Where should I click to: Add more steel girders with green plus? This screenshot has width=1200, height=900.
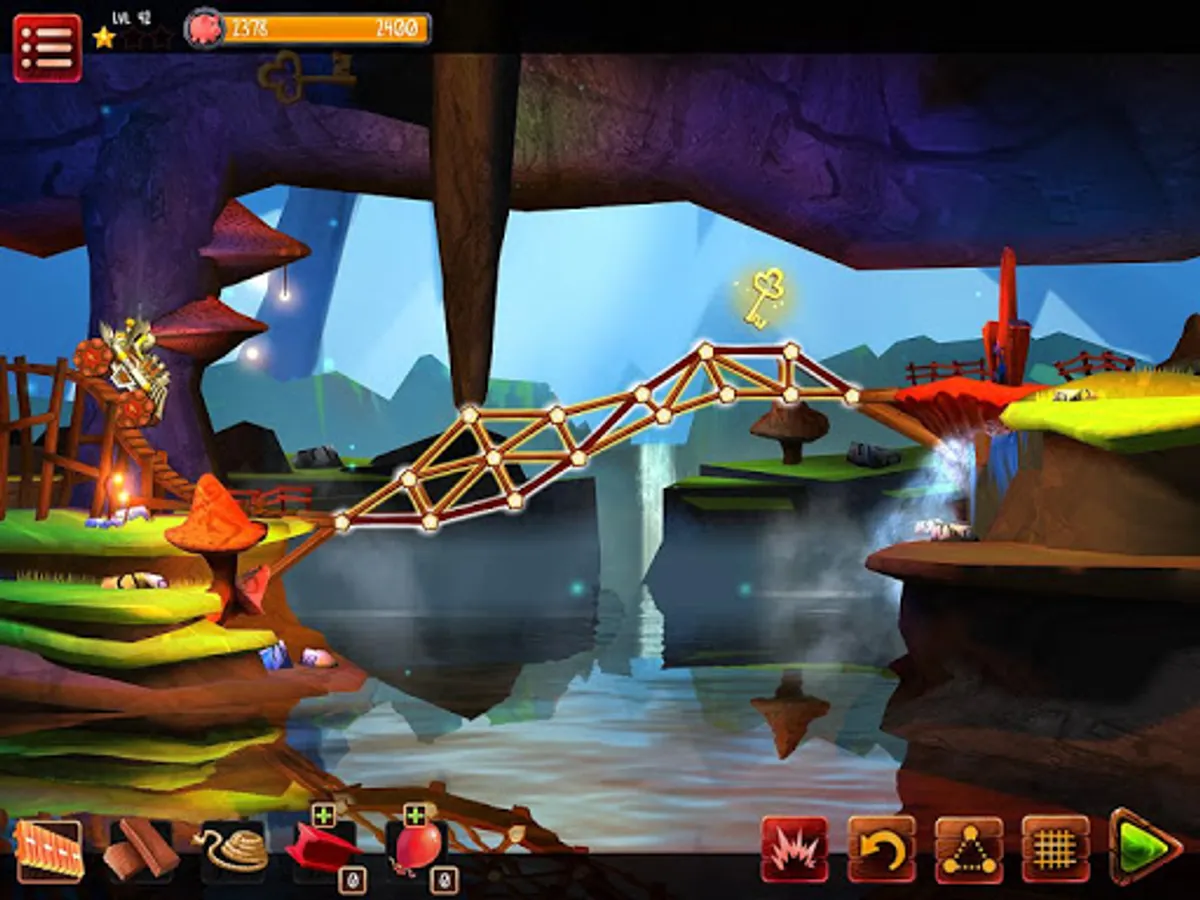[x=323, y=816]
